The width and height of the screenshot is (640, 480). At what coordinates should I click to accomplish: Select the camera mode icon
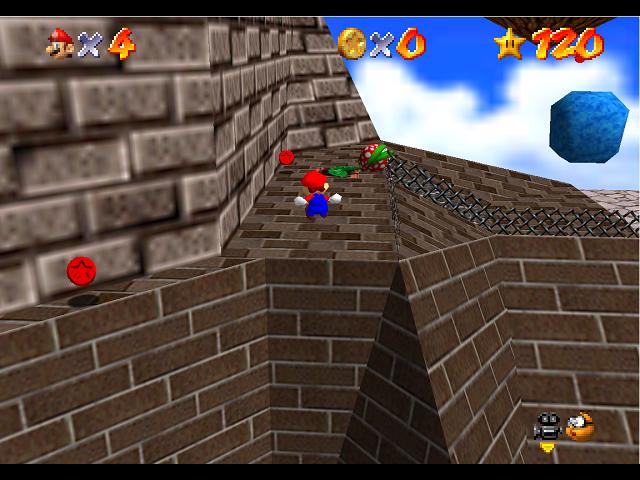[547, 427]
